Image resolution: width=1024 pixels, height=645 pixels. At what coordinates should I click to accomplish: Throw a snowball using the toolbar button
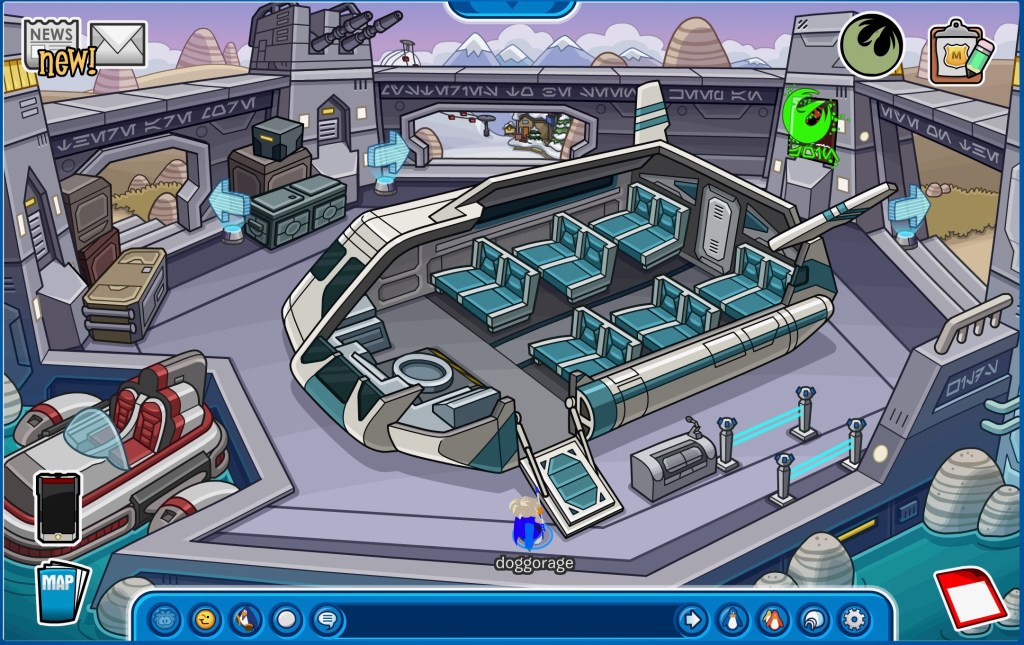287,620
